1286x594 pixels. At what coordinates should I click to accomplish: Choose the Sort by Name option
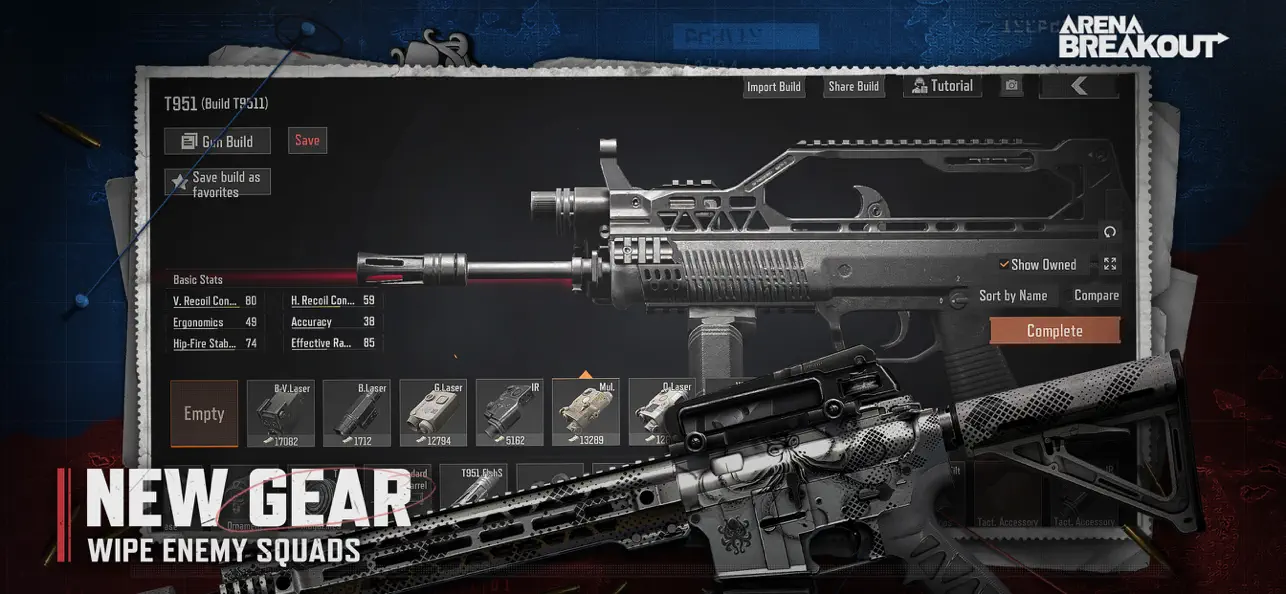pos(1012,295)
